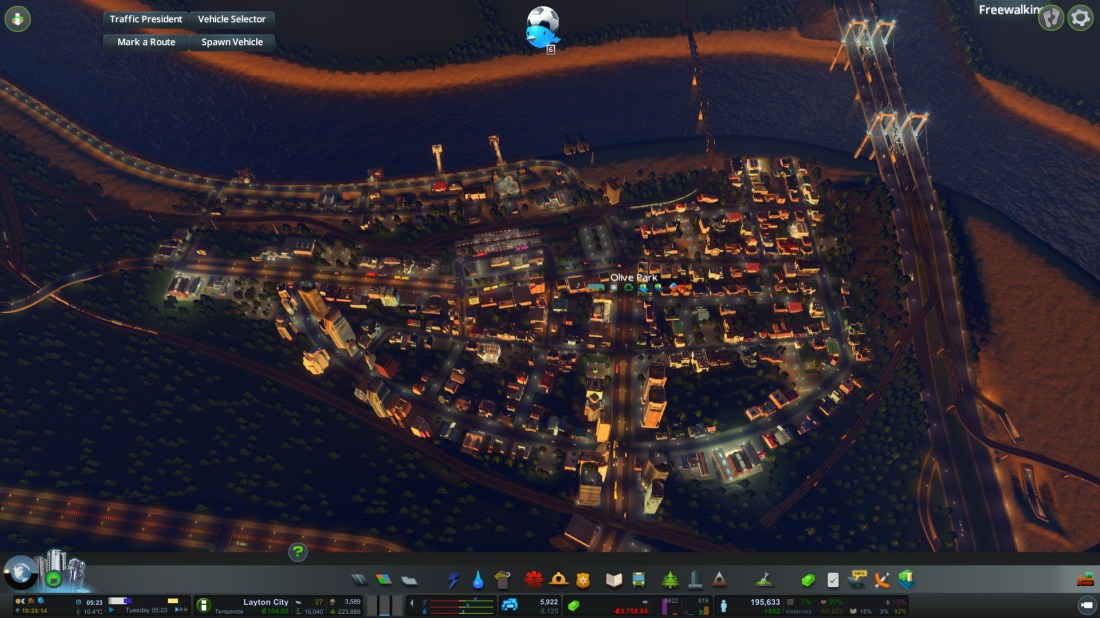The height and width of the screenshot is (618, 1100).
Task: Activate the Mark a Route tool
Action: (146, 42)
